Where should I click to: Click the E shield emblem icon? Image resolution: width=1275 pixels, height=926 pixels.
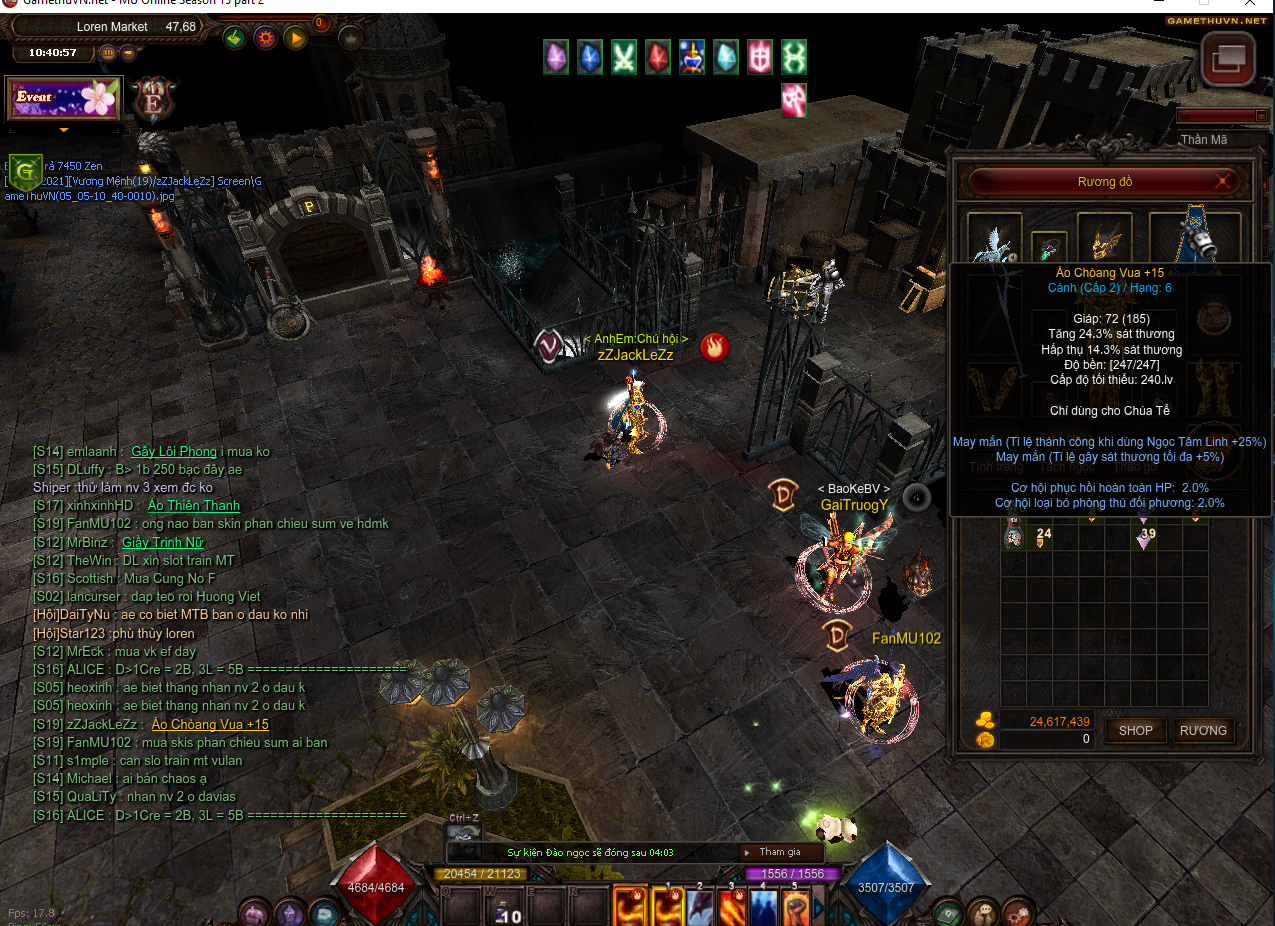154,99
